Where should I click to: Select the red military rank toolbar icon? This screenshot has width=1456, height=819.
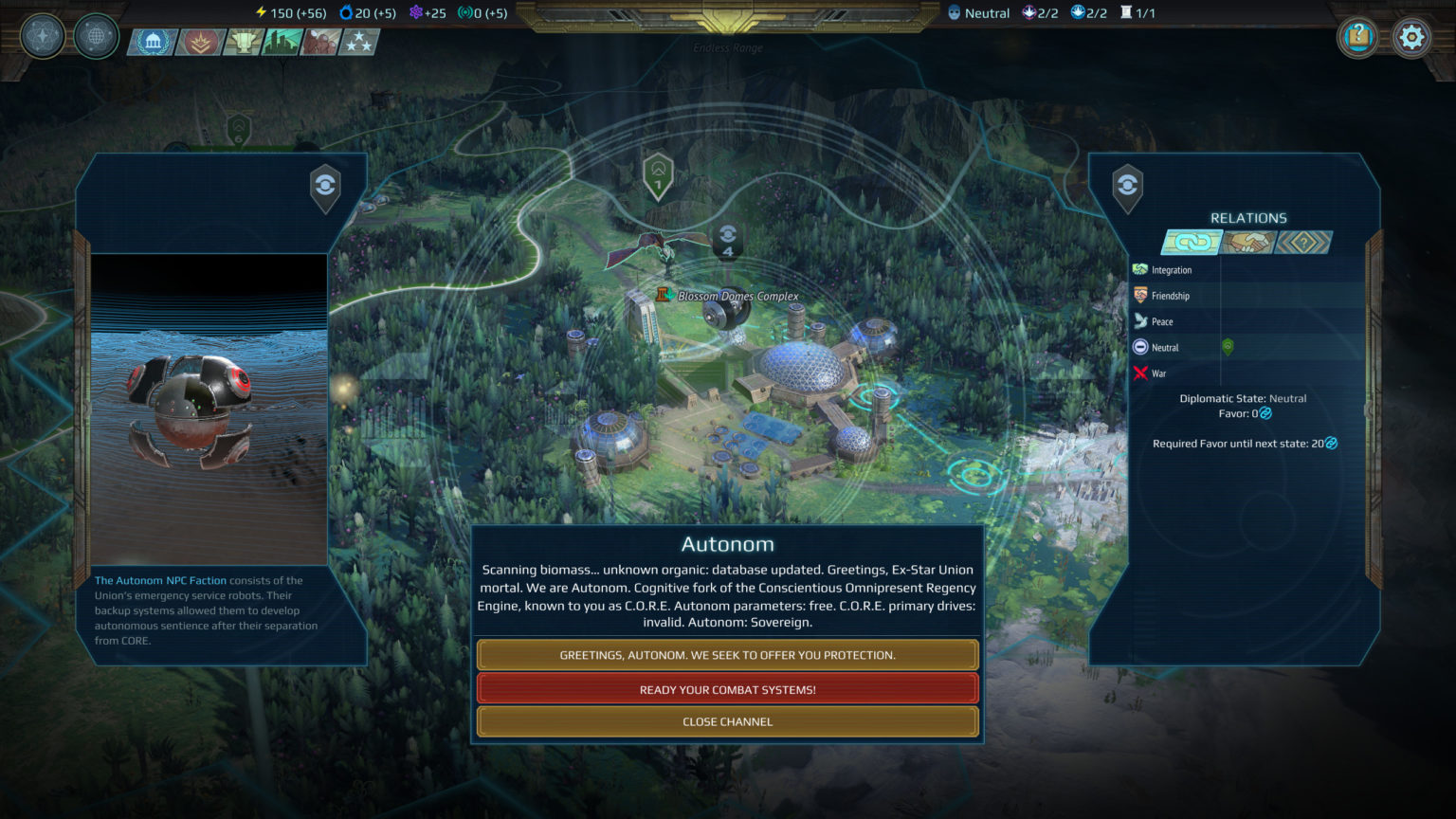(x=199, y=42)
